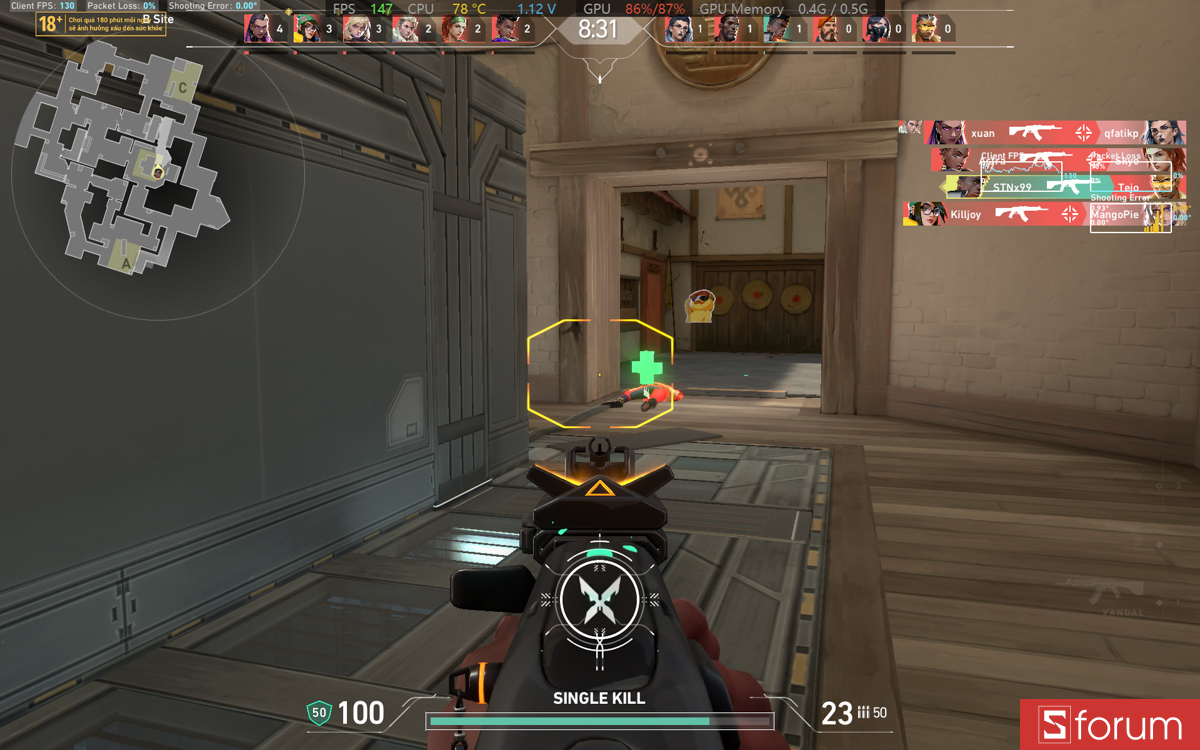This screenshot has width=1200, height=750.
Task: Click the Shooting Error graph box
Action: click(1130, 216)
